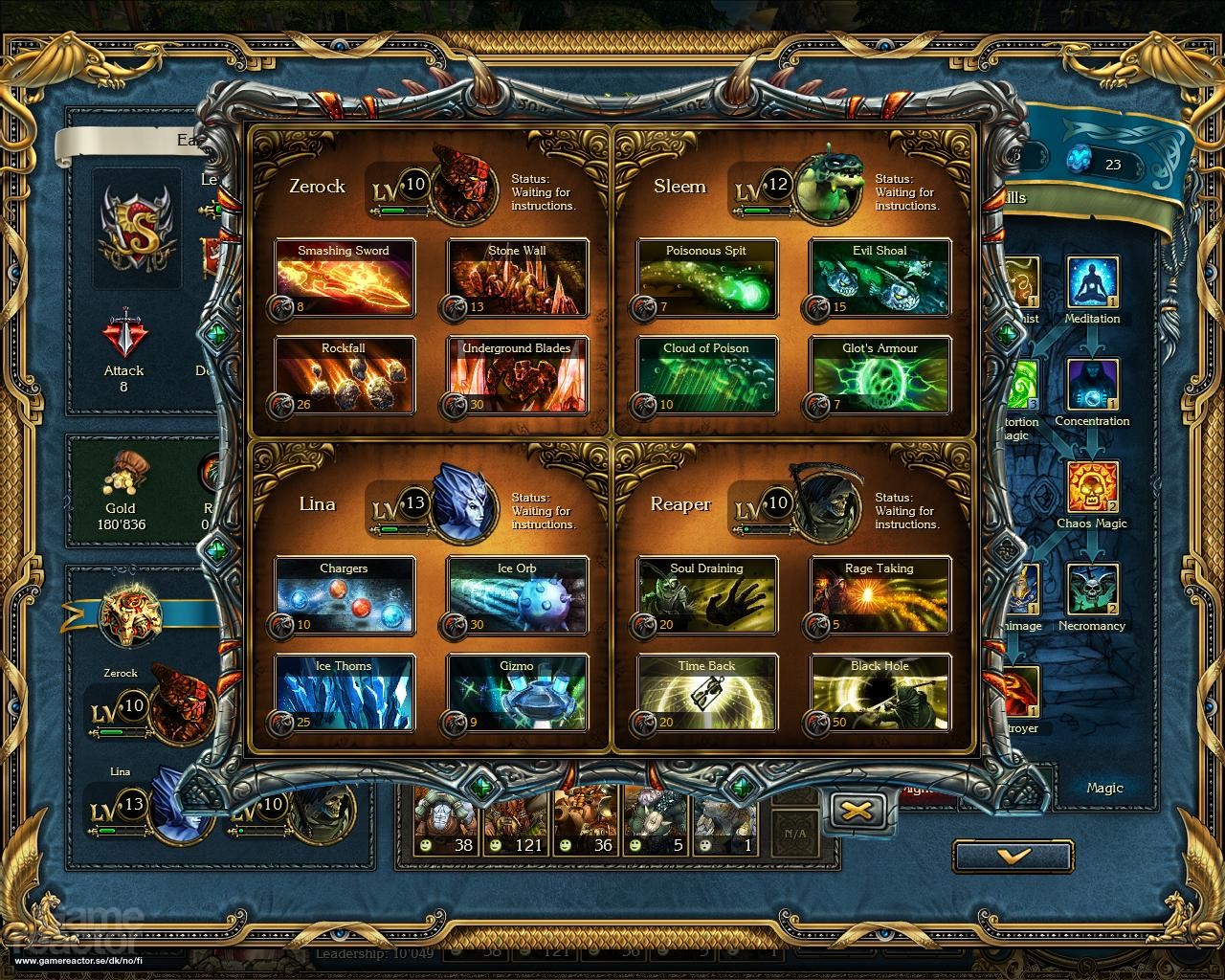Activate the Ice Orb ability
The height and width of the screenshot is (980, 1225).
pos(517,596)
